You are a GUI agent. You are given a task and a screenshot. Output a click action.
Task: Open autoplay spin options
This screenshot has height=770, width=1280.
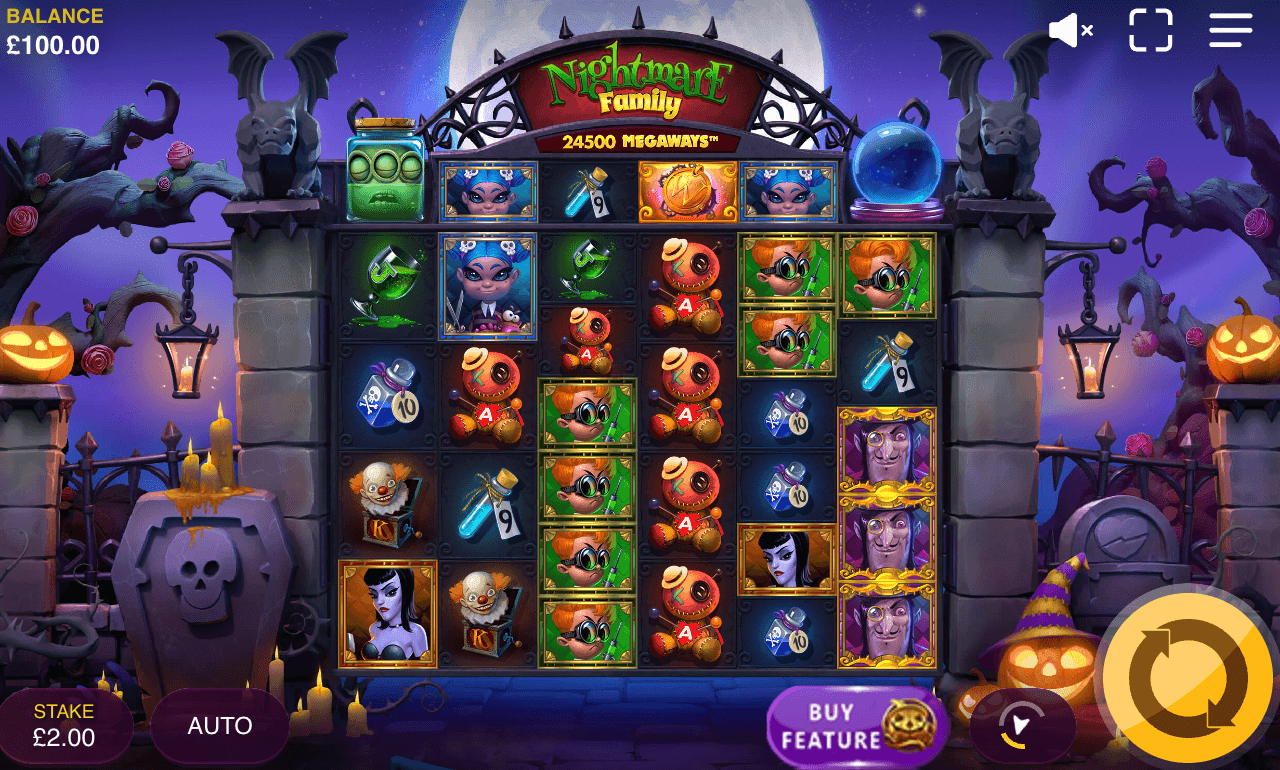(x=219, y=724)
